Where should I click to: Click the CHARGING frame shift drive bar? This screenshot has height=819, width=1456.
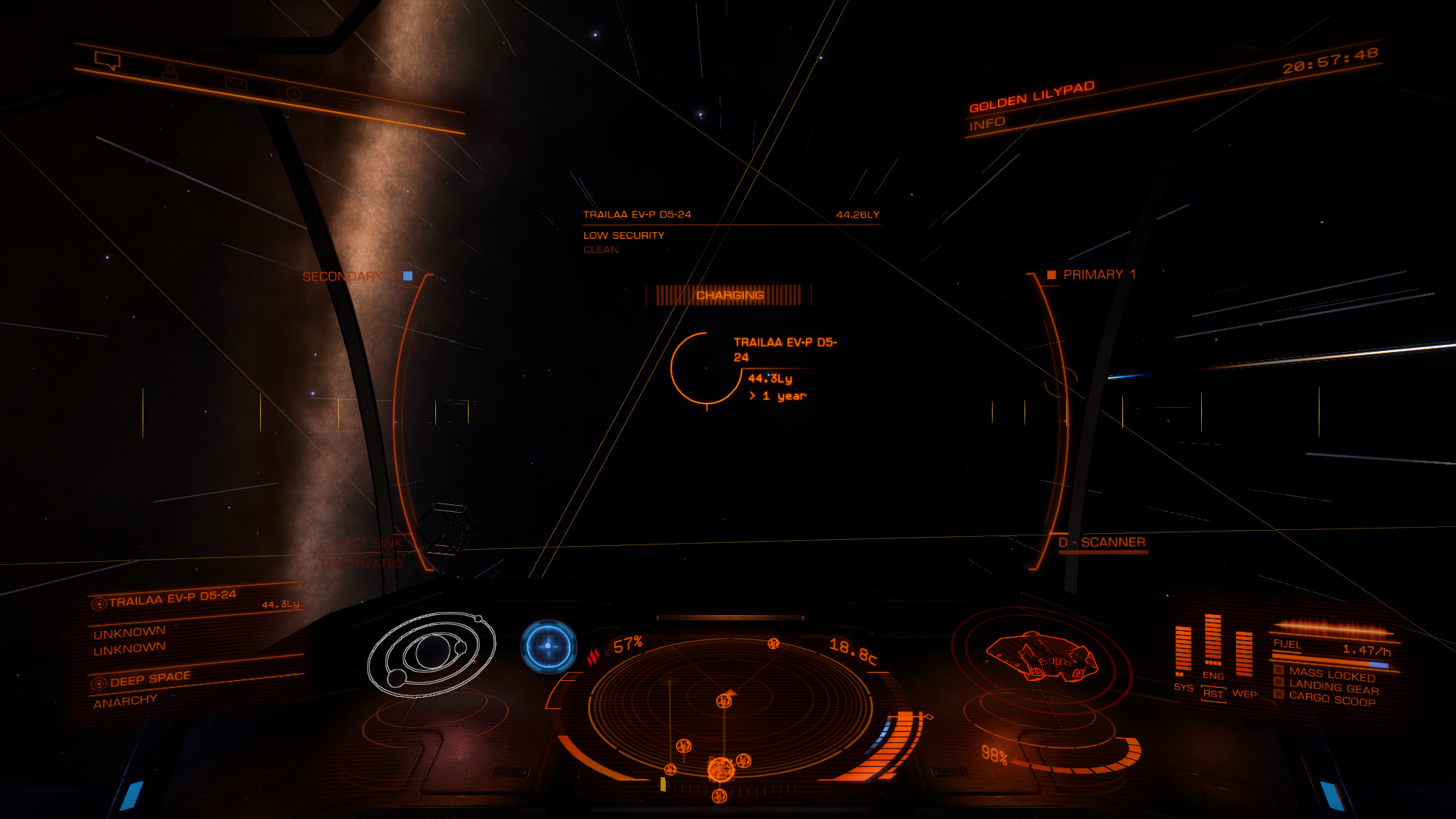730,295
